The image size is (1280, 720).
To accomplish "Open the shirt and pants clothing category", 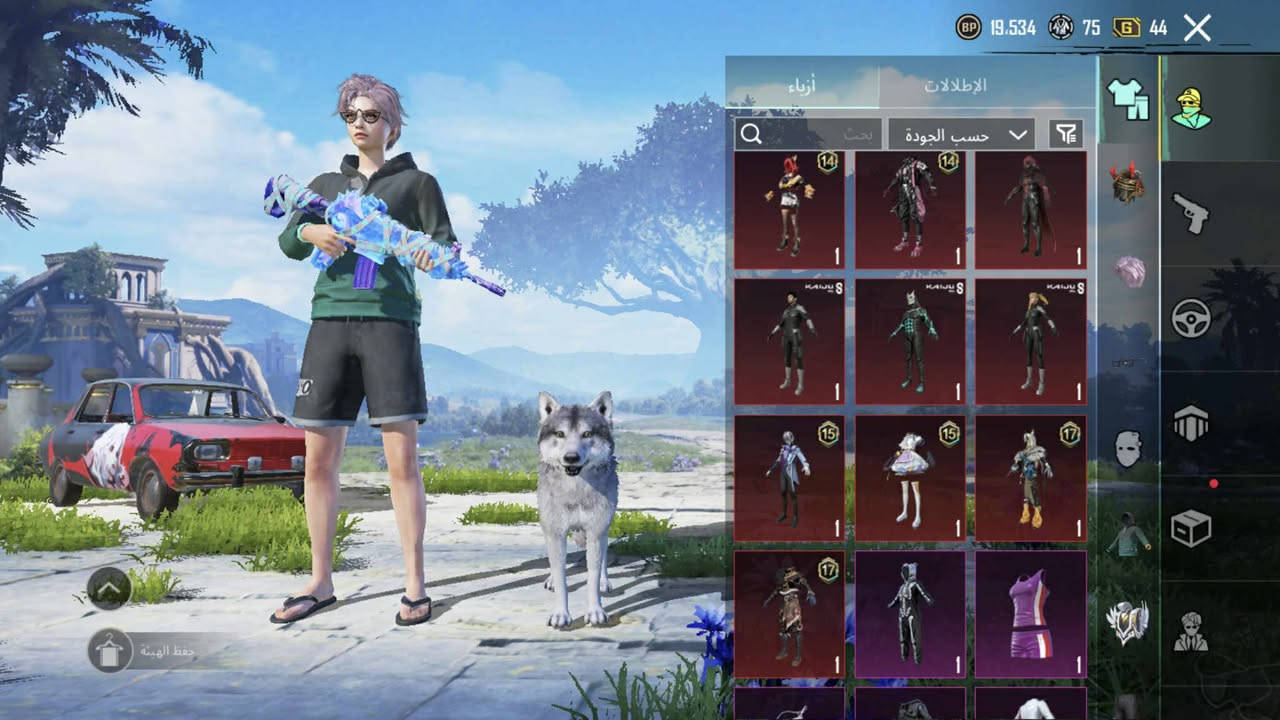I will coord(1128,100).
